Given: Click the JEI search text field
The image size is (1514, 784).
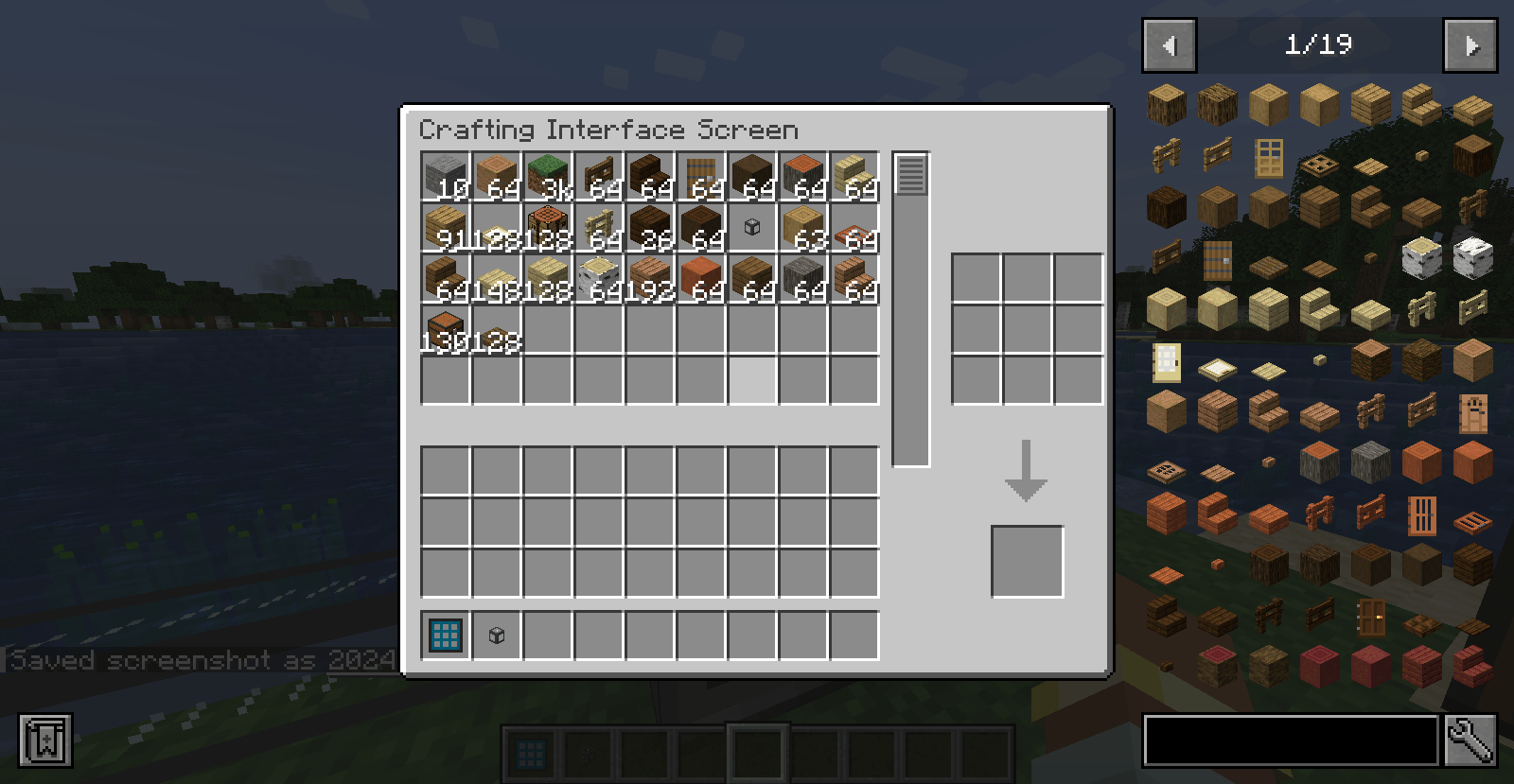Looking at the screenshot, I should click(x=1292, y=741).
